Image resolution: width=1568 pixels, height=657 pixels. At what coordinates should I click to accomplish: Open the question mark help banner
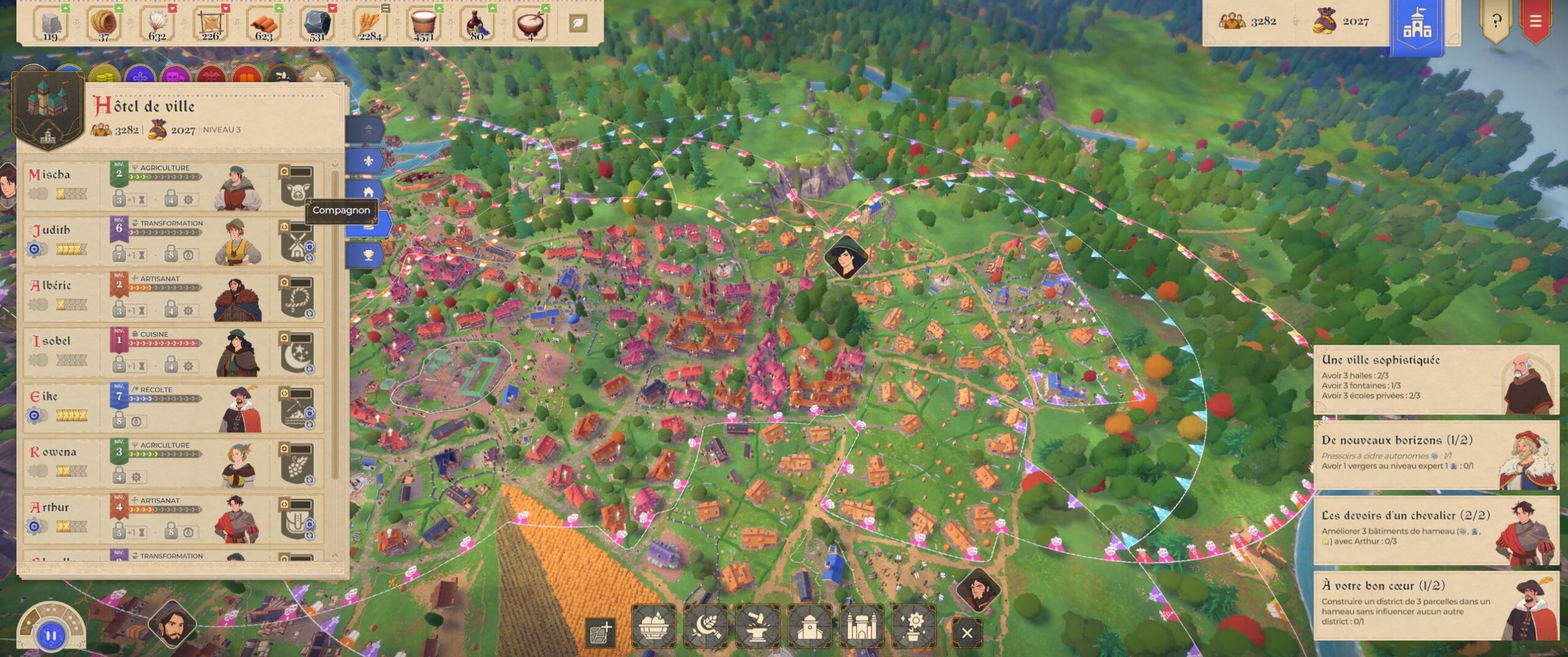coord(1496,21)
